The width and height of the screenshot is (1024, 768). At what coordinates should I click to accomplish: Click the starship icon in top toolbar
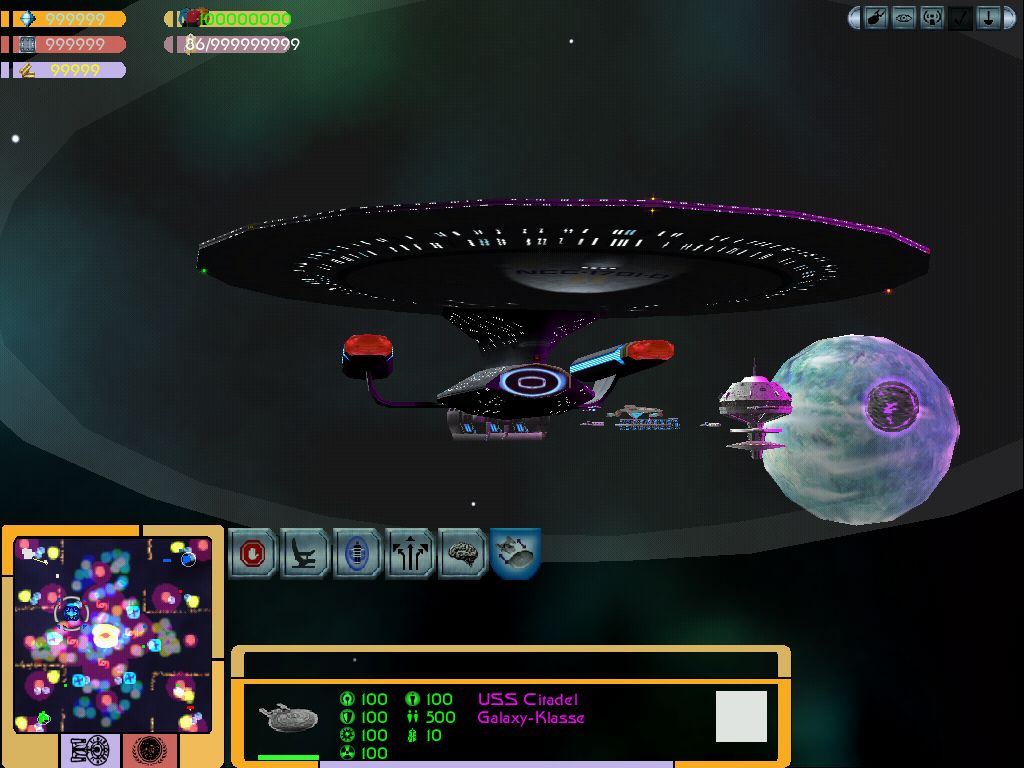click(876, 18)
